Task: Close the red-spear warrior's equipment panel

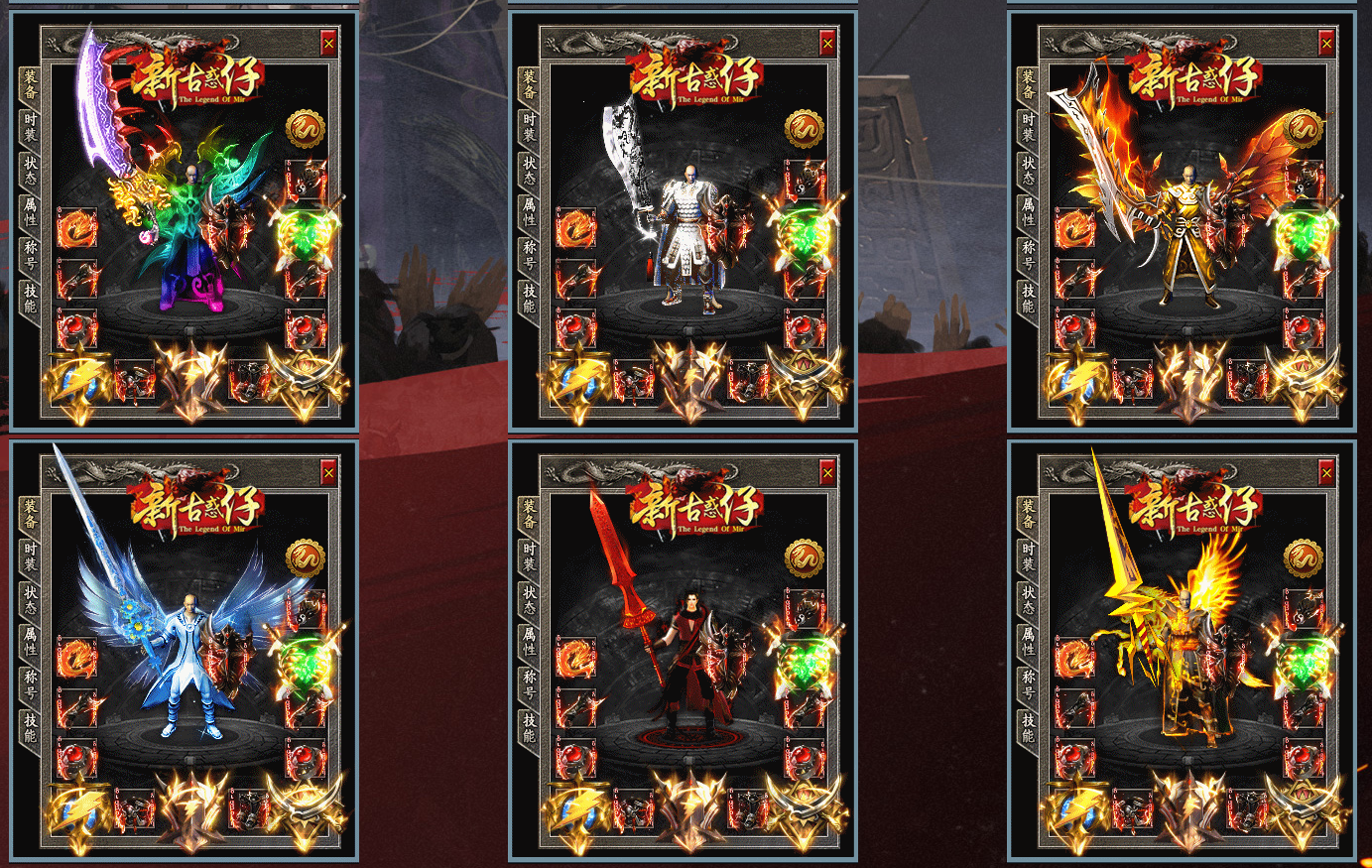Action: (x=827, y=473)
